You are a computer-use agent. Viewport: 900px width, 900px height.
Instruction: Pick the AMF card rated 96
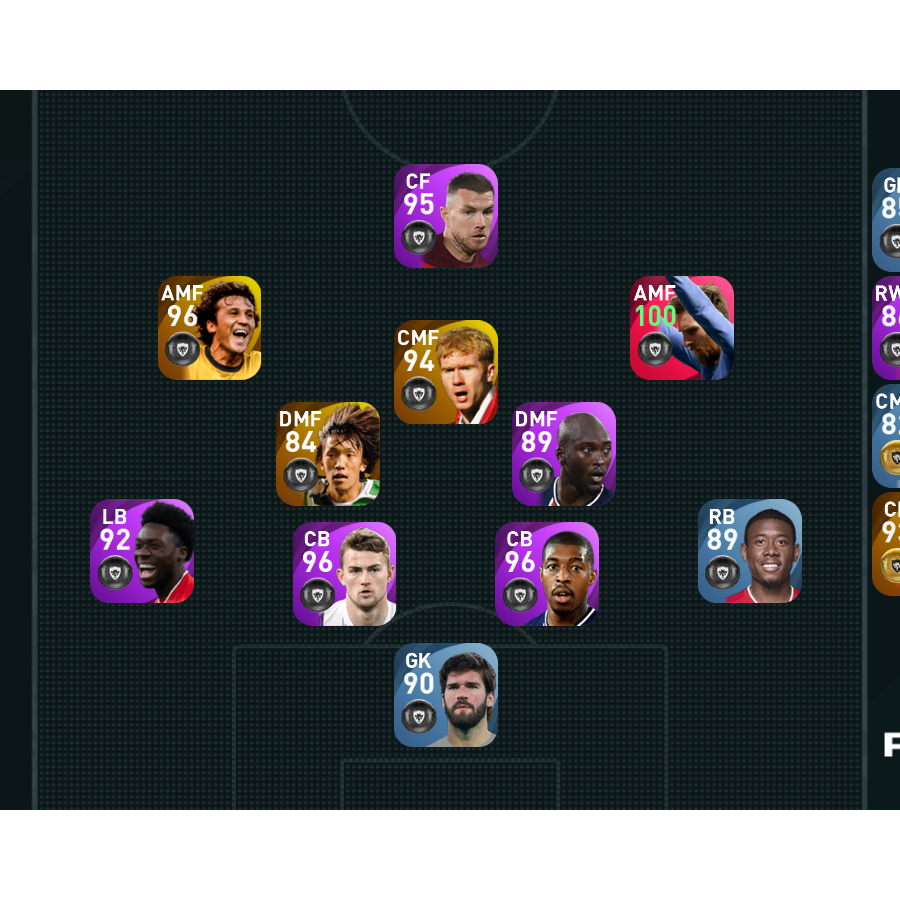click(209, 328)
